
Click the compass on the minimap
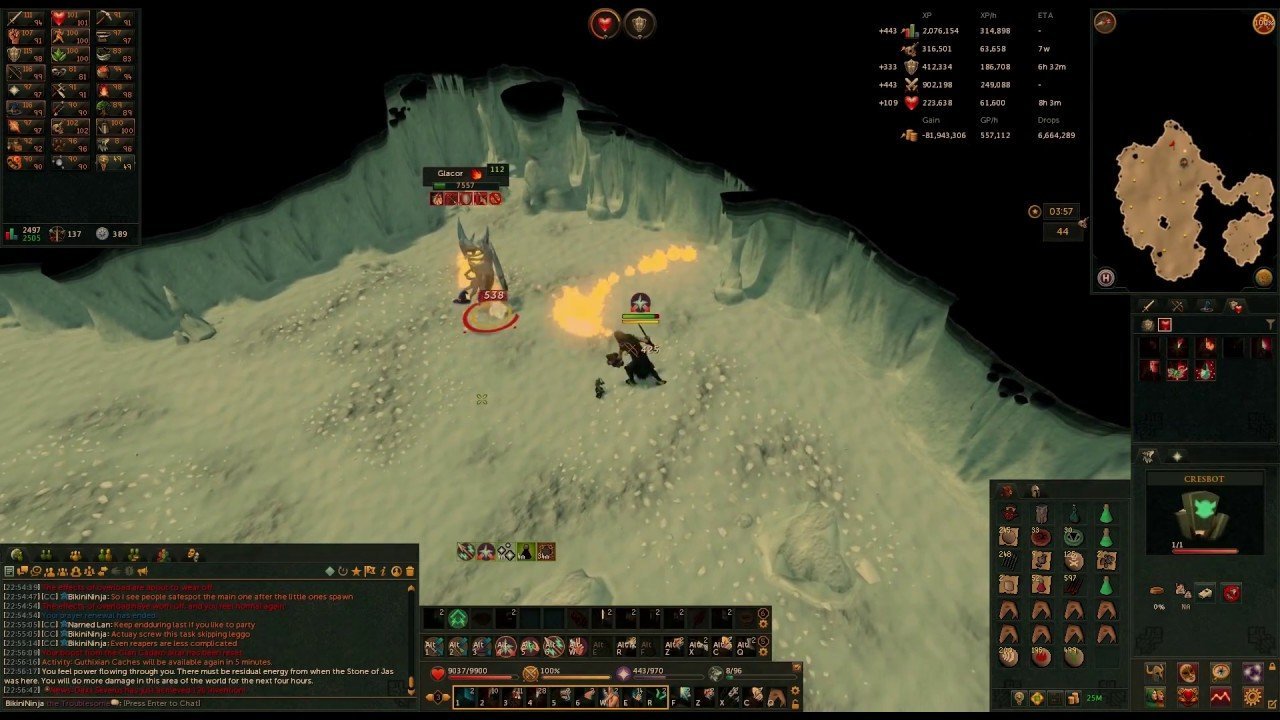1105,24
